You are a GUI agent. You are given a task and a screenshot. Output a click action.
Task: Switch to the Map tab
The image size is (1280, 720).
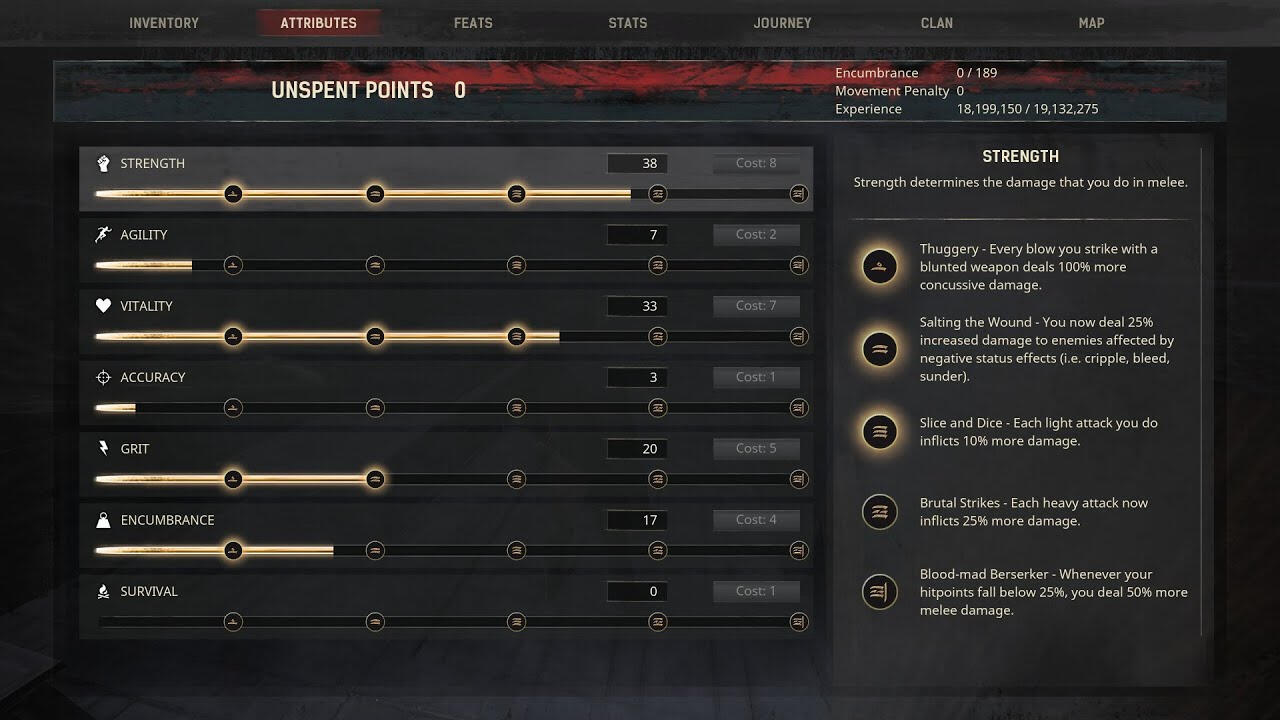(x=1091, y=23)
